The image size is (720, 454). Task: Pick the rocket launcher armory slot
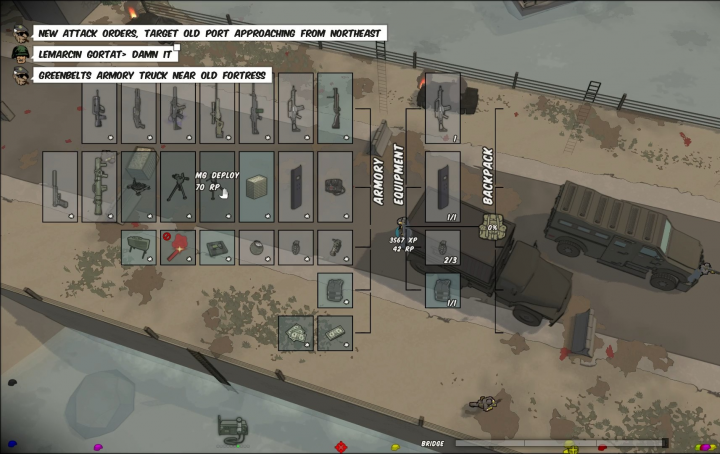100,187
